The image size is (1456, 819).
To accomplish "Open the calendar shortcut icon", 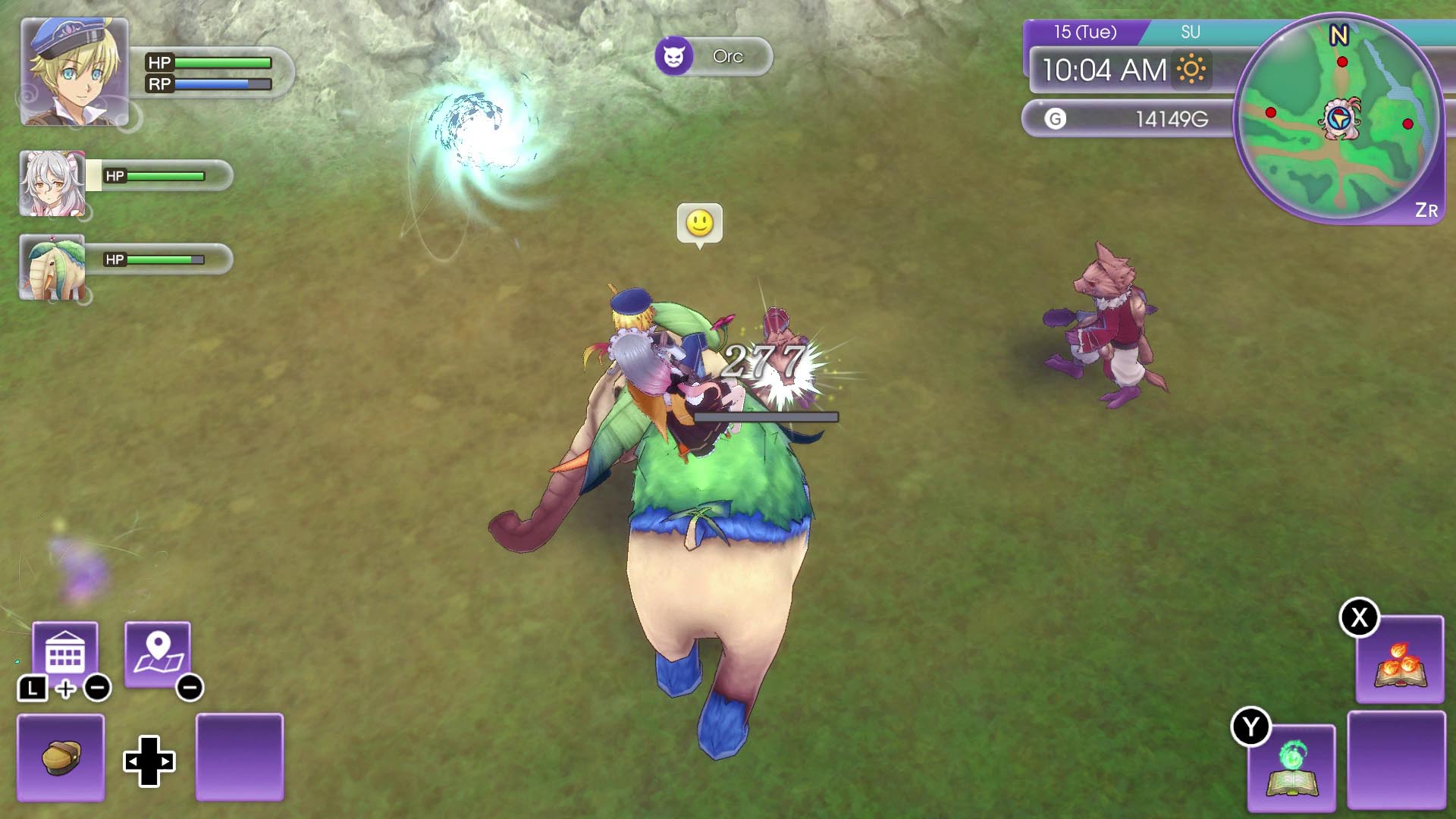I will (65, 654).
